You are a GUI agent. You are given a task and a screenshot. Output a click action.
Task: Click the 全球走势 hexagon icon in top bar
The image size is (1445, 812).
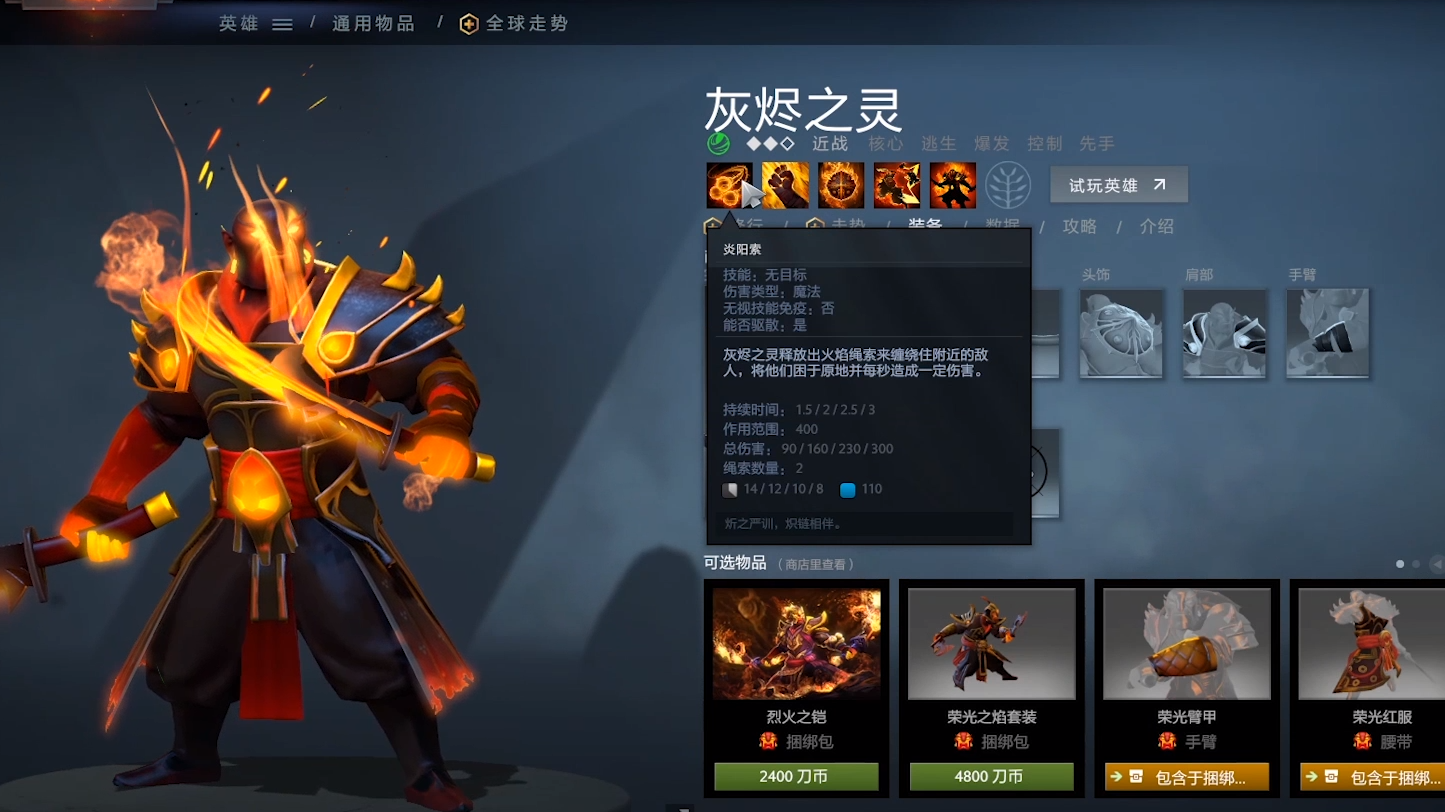(467, 23)
